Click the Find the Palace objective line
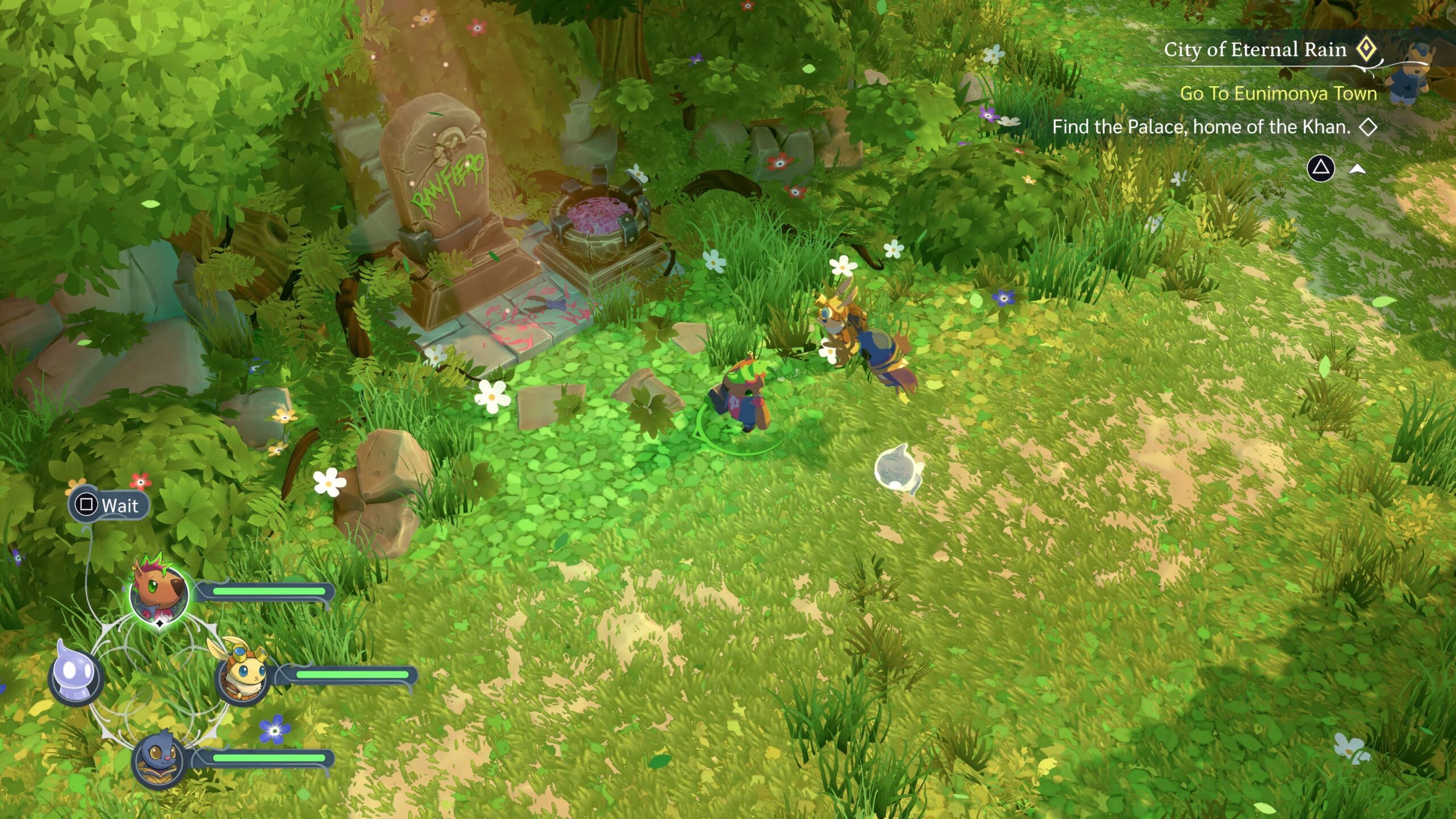This screenshot has width=1456, height=819. coord(1201,127)
